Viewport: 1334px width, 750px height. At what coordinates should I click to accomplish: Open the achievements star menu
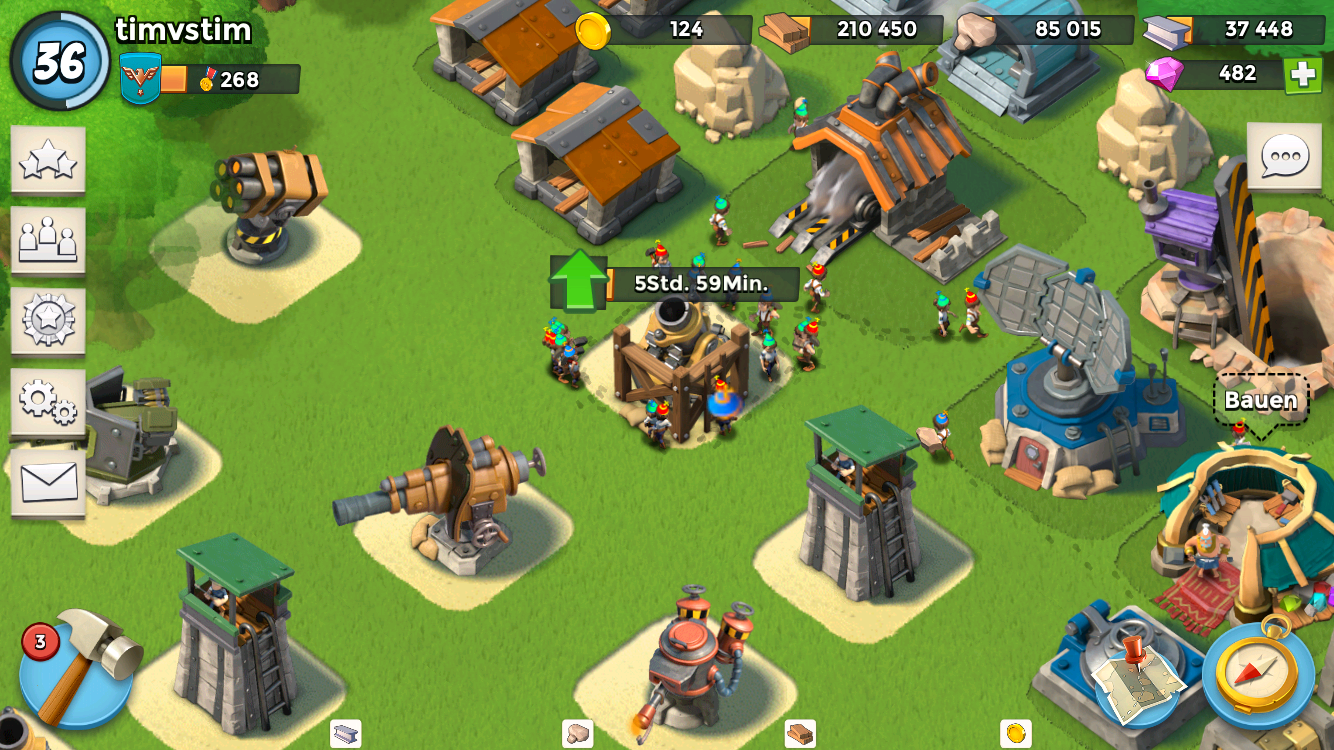[x=48, y=160]
